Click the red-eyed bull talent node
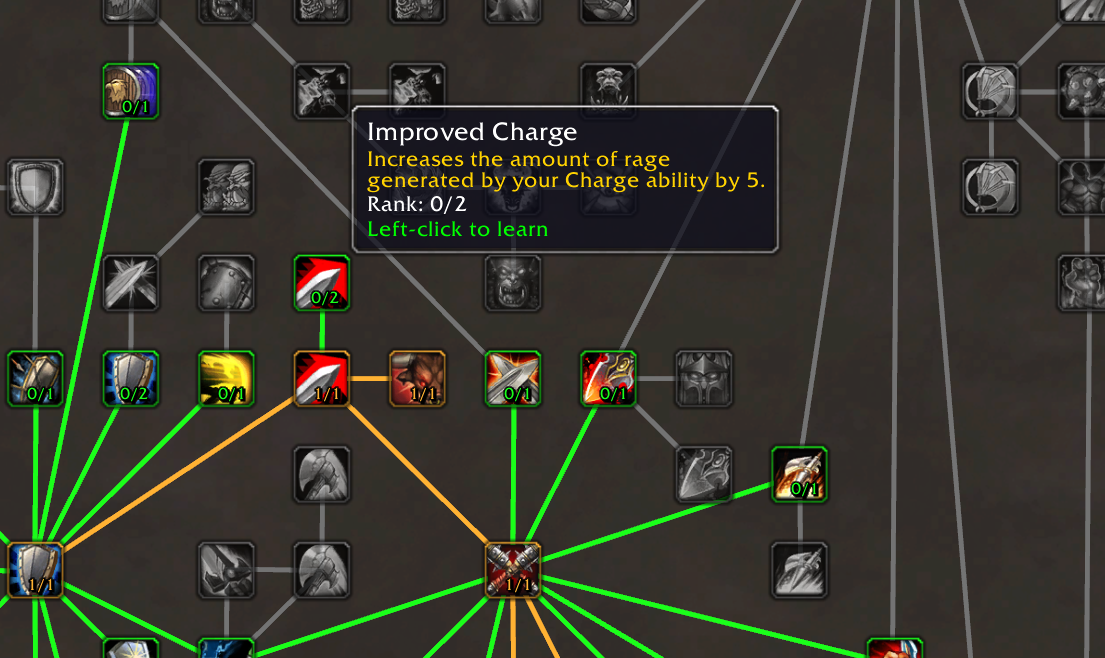 pos(417,379)
